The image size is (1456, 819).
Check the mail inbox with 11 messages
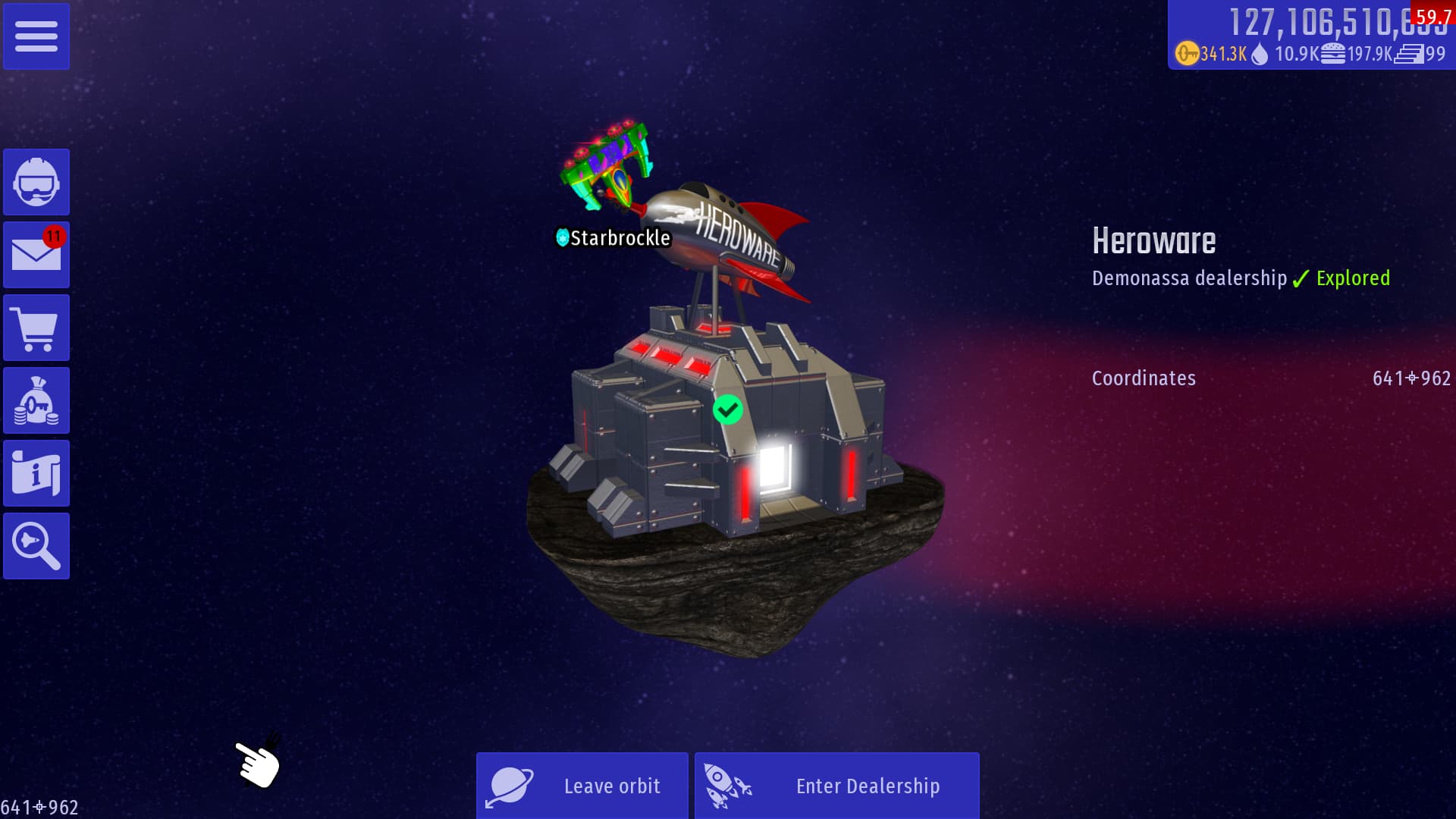tap(36, 255)
